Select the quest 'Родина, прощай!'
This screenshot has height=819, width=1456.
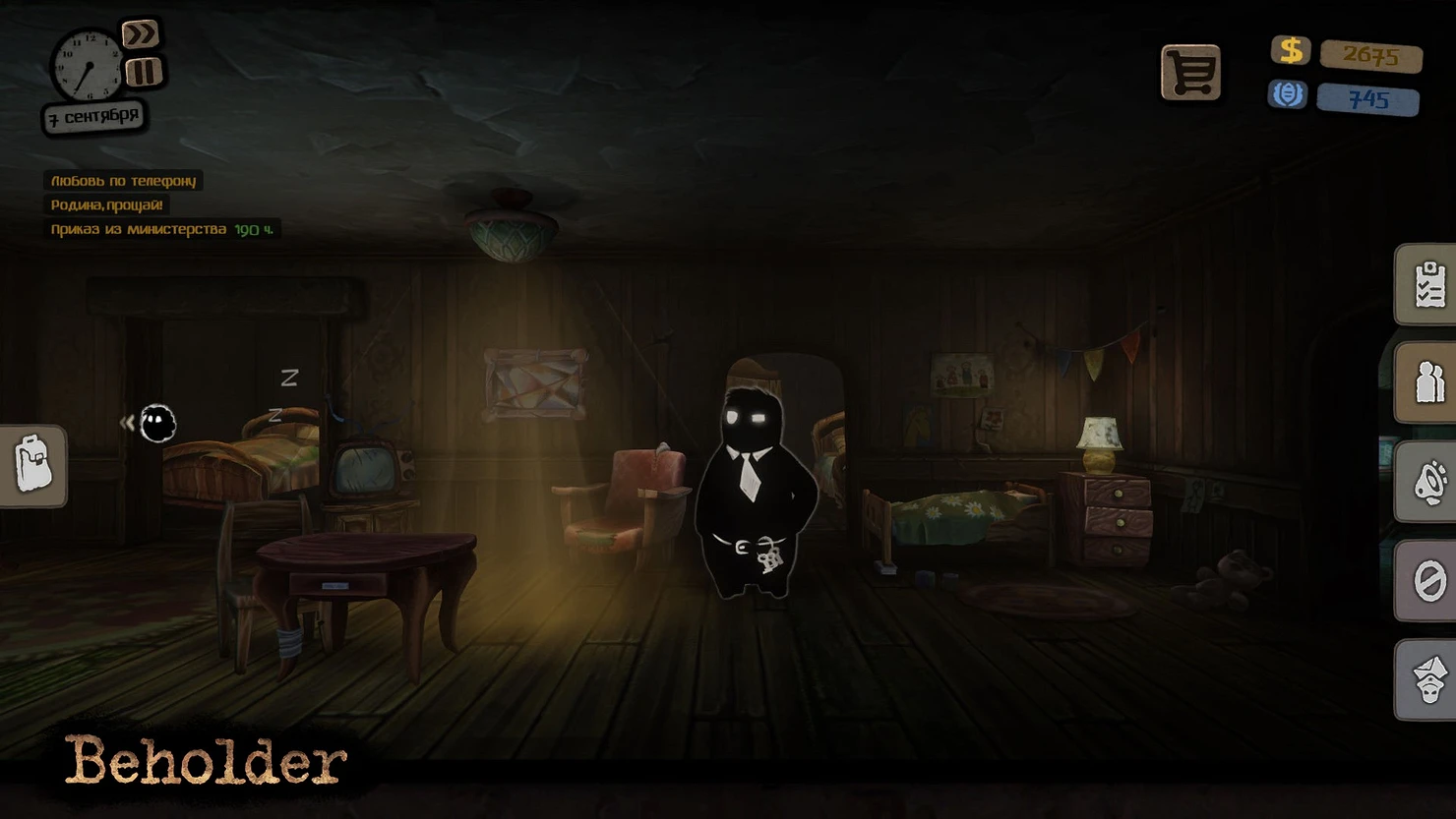[x=107, y=205]
